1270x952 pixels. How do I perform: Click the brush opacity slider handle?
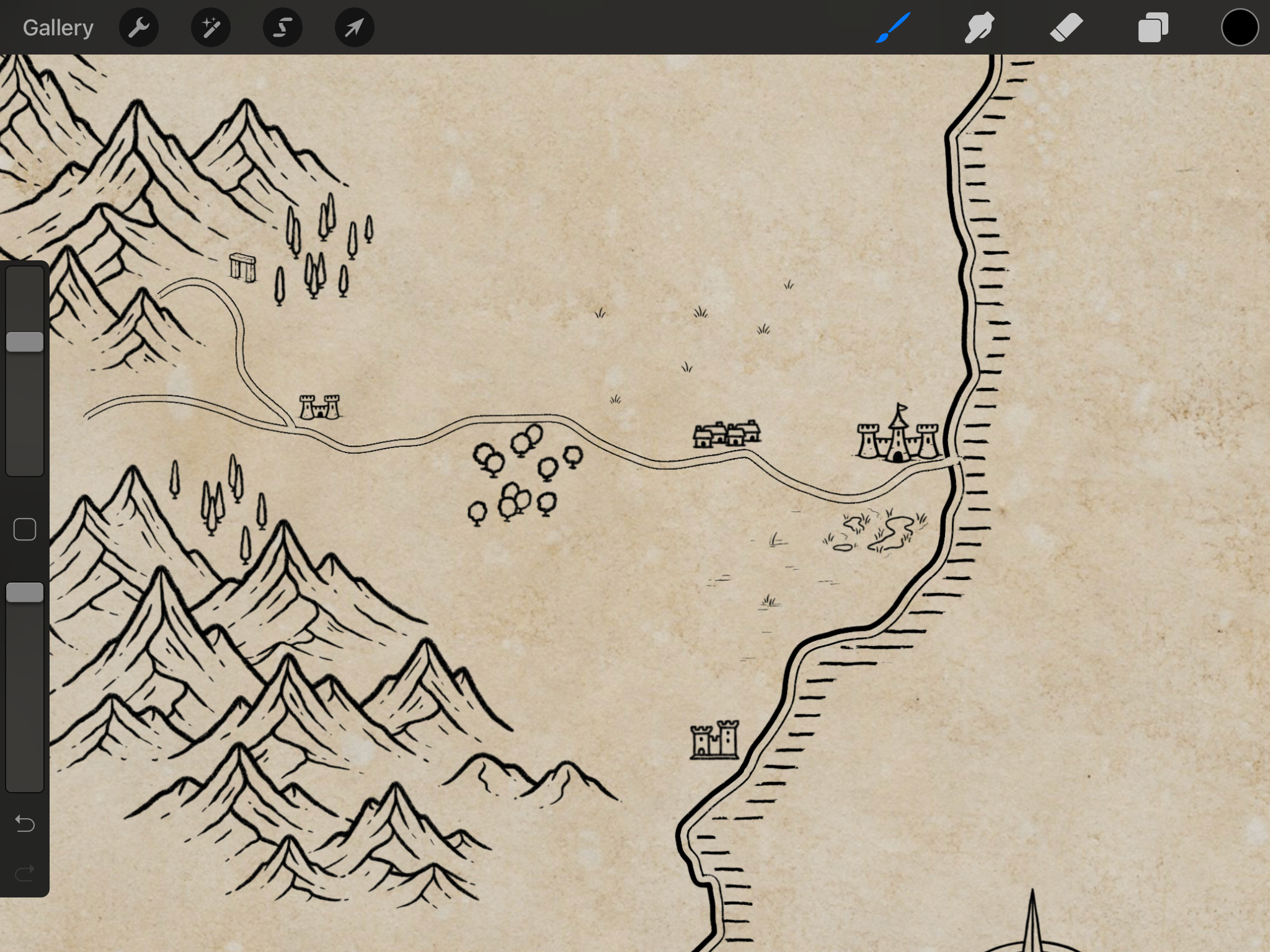coord(25,593)
